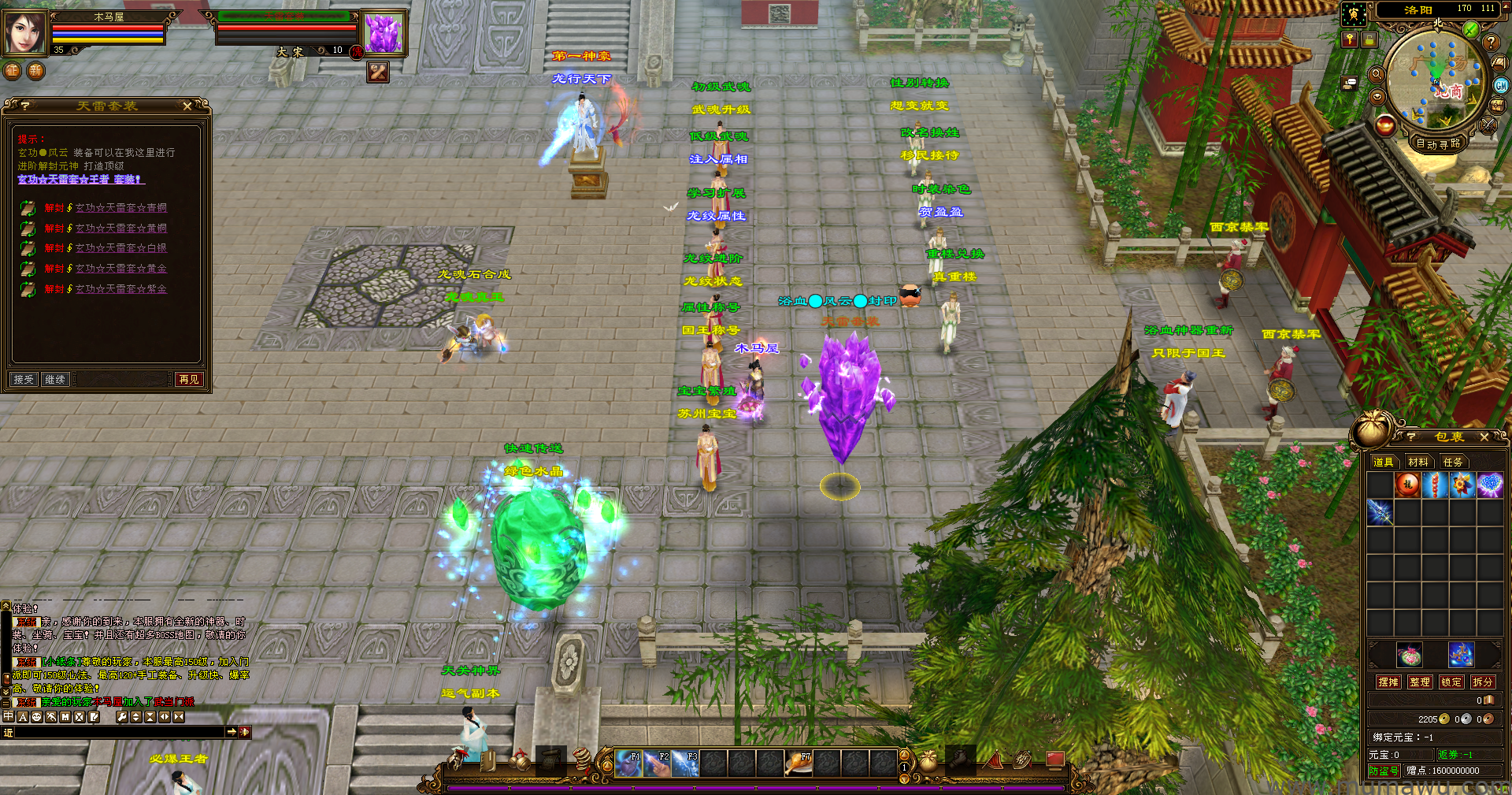Sort the bag with 整理

point(1420,682)
